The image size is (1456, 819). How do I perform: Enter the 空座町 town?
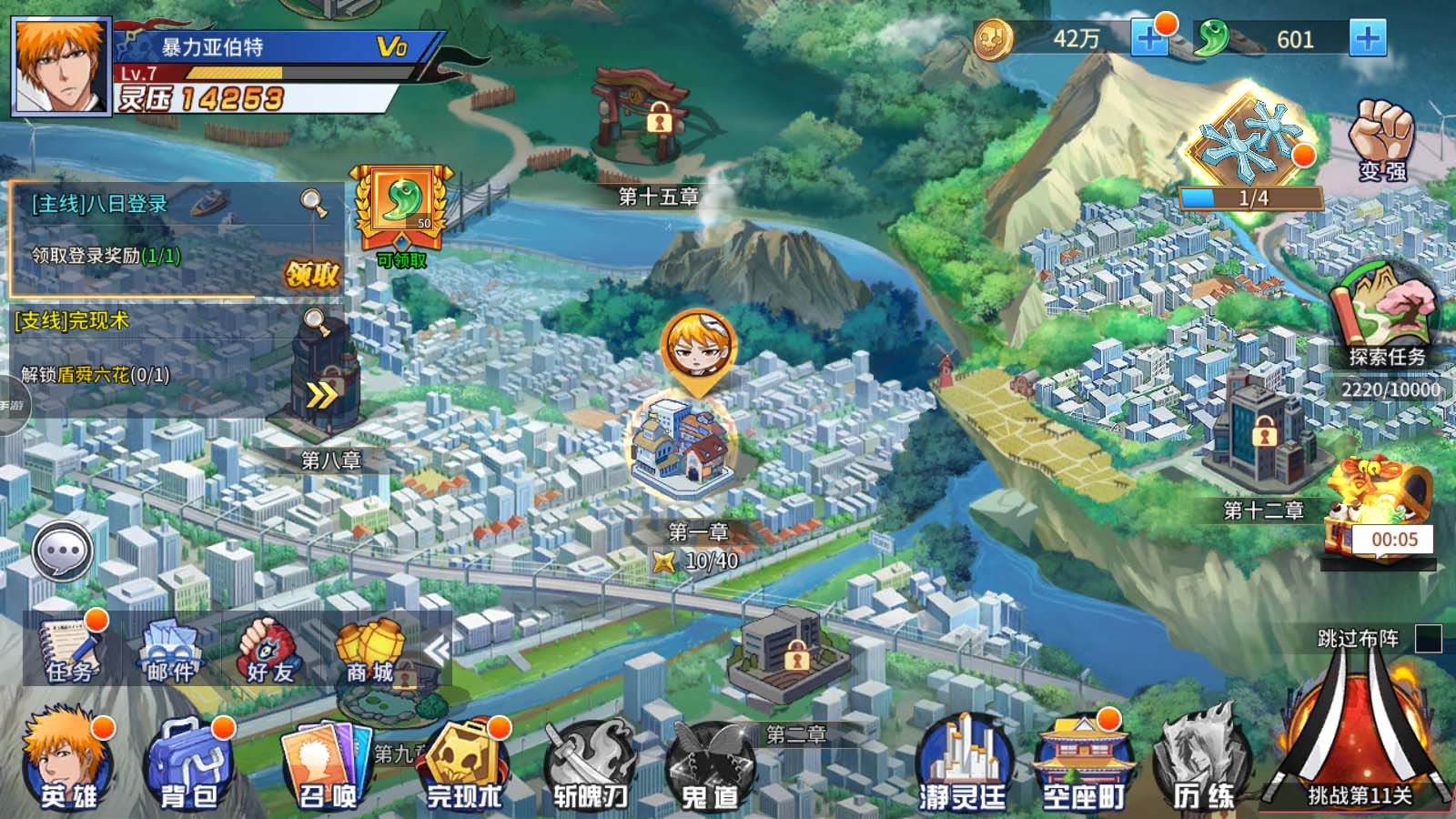coord(1083,764)
